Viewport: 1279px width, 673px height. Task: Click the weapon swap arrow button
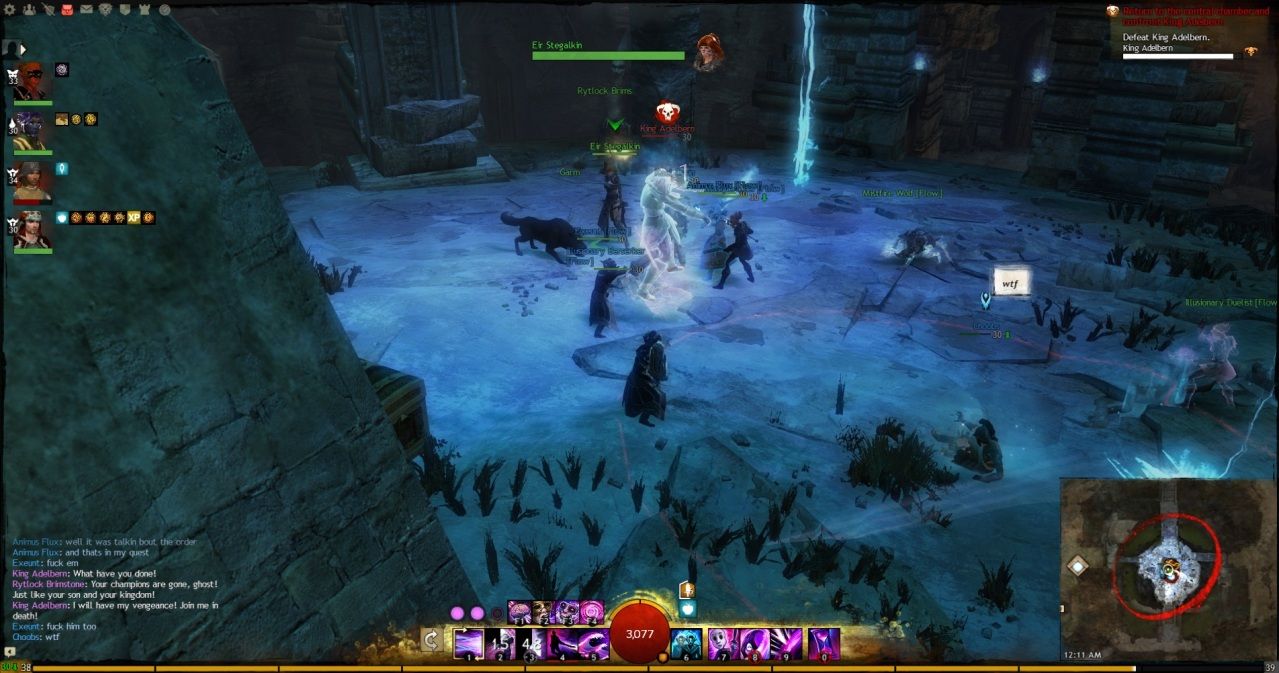[432, 641]
